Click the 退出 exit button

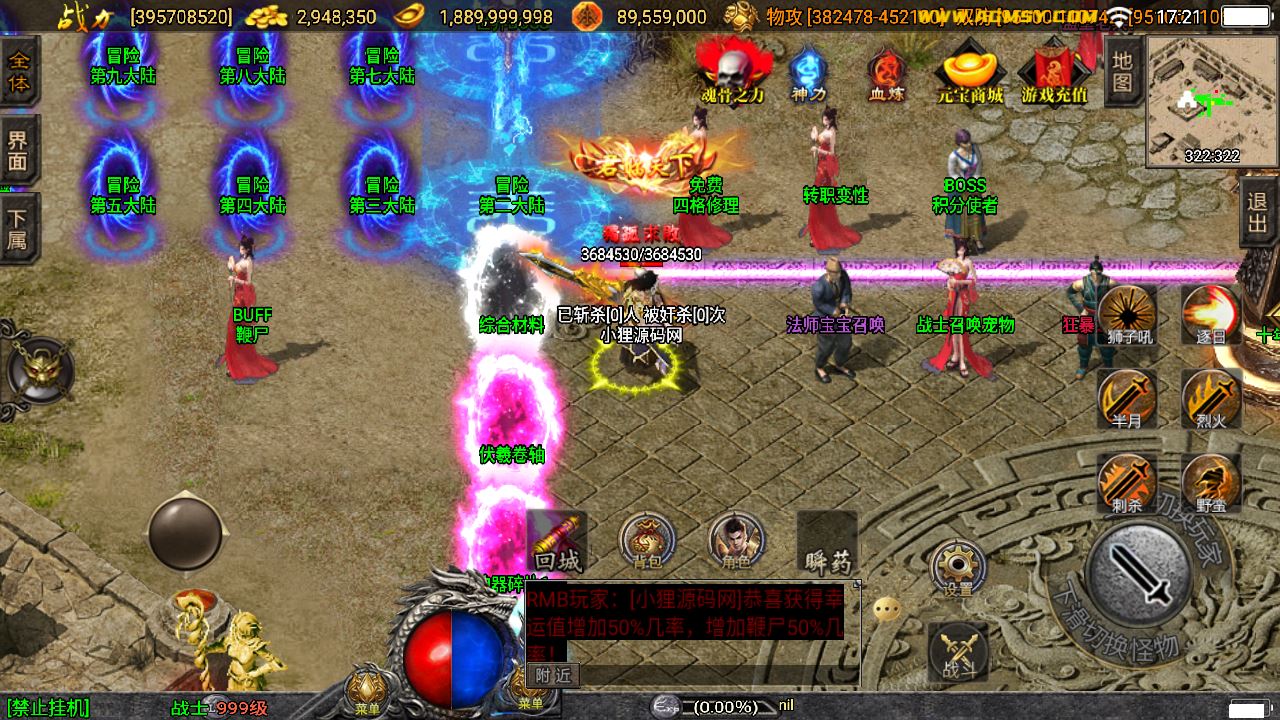tap(1258, 212)
